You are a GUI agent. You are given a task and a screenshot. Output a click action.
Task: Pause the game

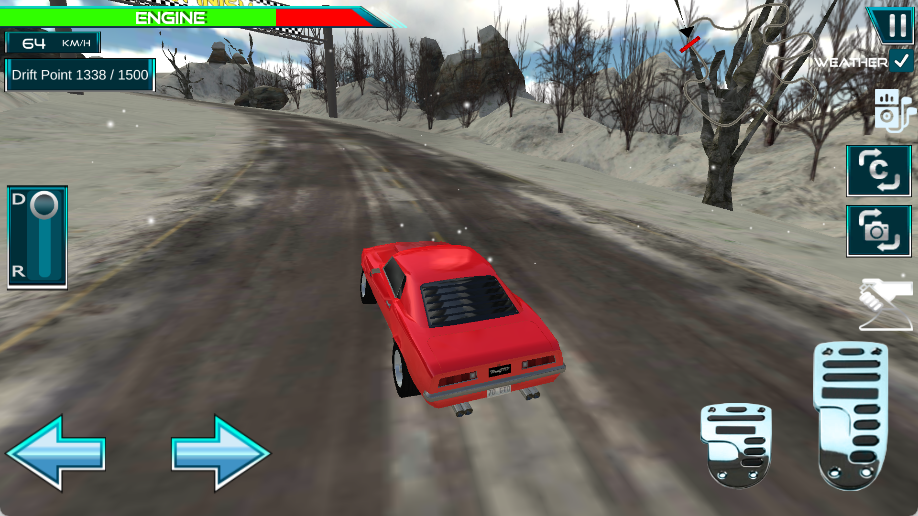pyautogui.click(x=889, y=25)
